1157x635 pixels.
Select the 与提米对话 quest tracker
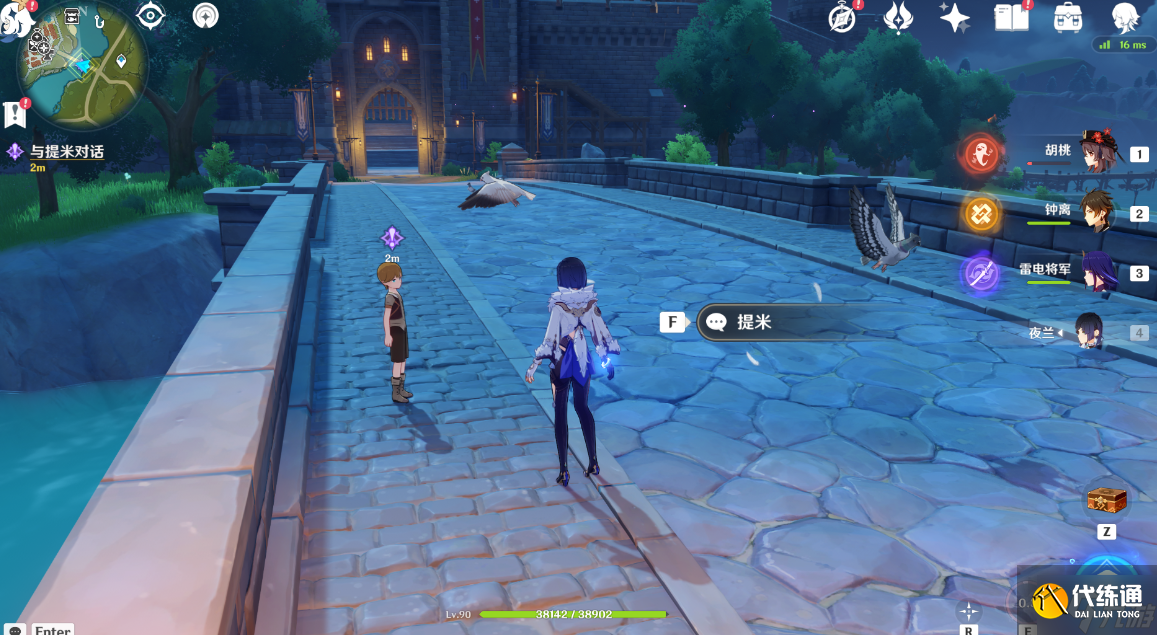[66, 152]
